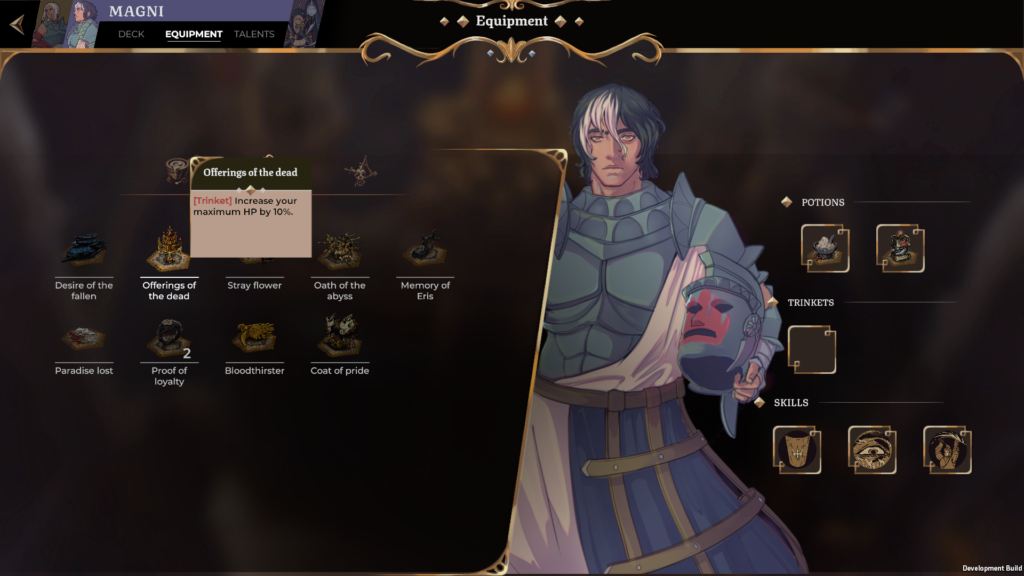1024x576 pixels.
Task: Select the Coat of pride item
Action: click(x=339, y=340)
